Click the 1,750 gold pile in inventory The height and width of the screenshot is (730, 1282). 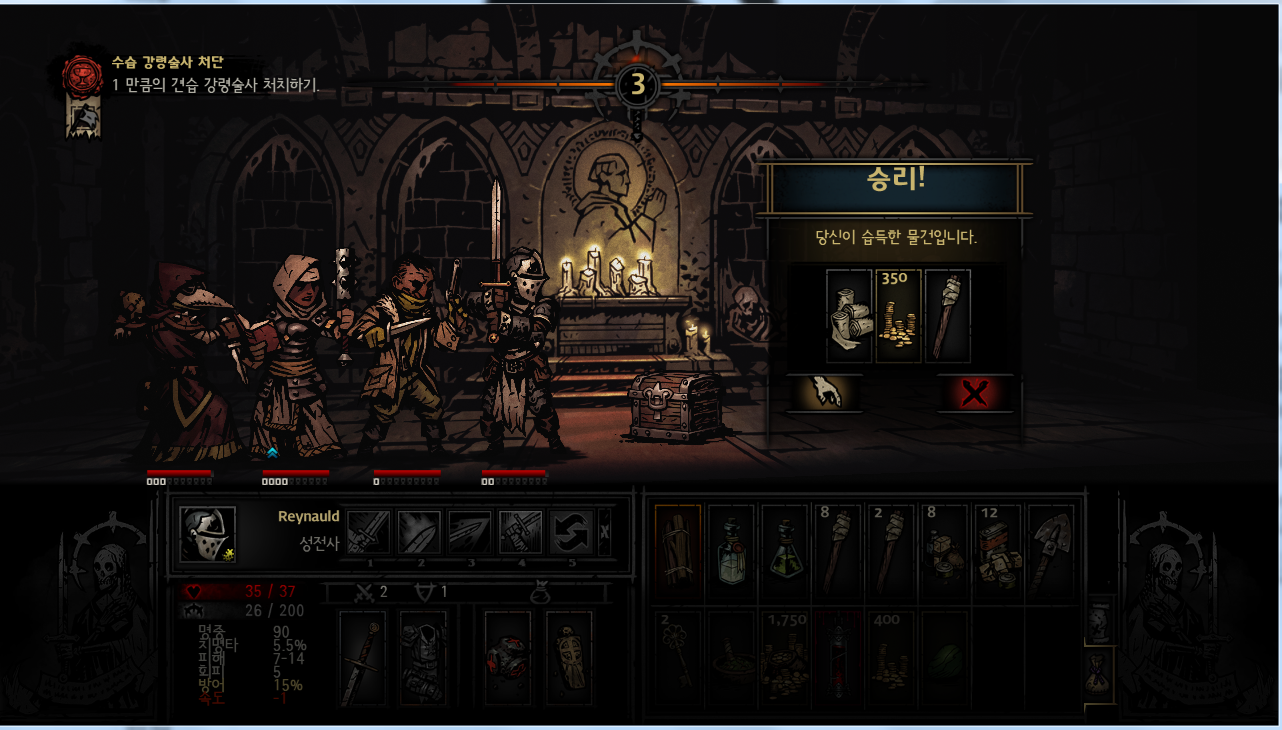784,657
